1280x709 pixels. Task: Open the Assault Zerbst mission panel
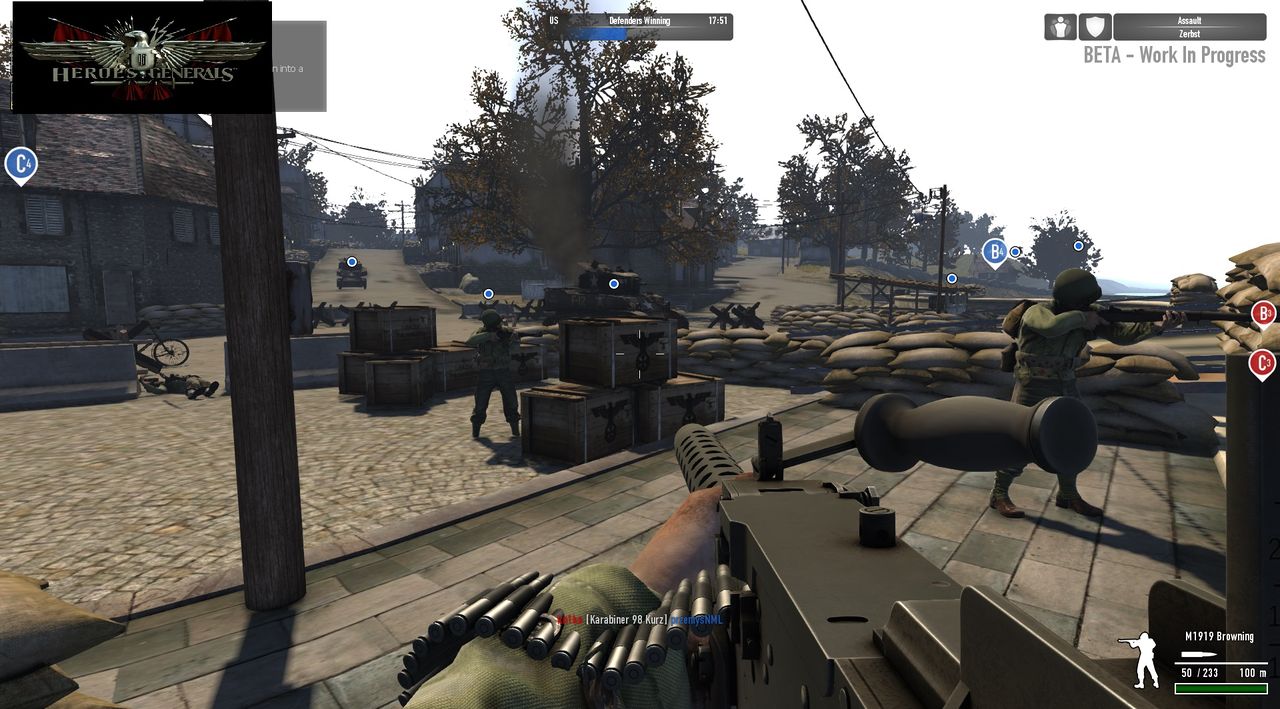[1189, 27]
